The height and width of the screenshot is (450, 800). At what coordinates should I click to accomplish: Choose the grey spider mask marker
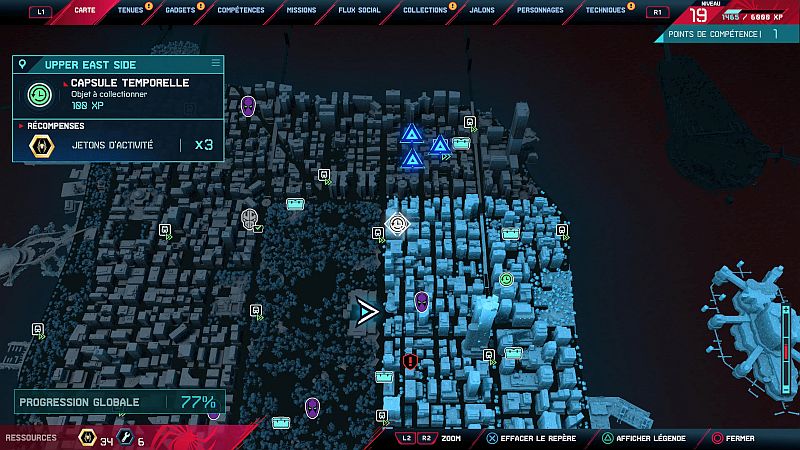(x=249, y=217)
